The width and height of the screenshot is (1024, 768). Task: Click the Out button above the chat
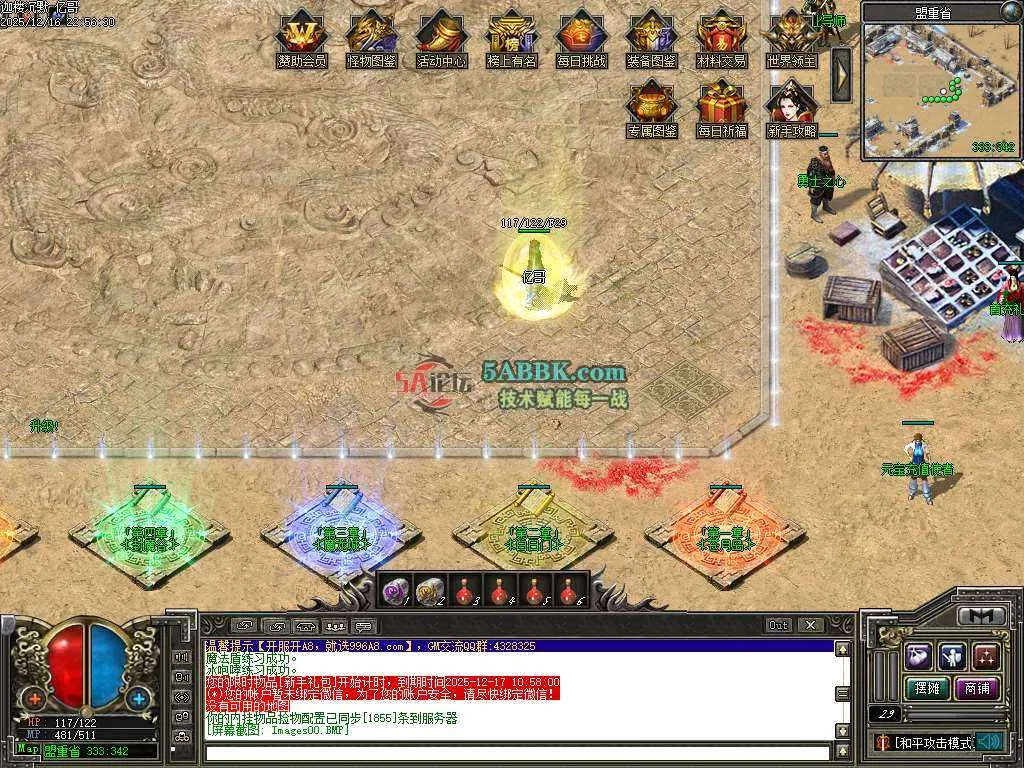779,625
